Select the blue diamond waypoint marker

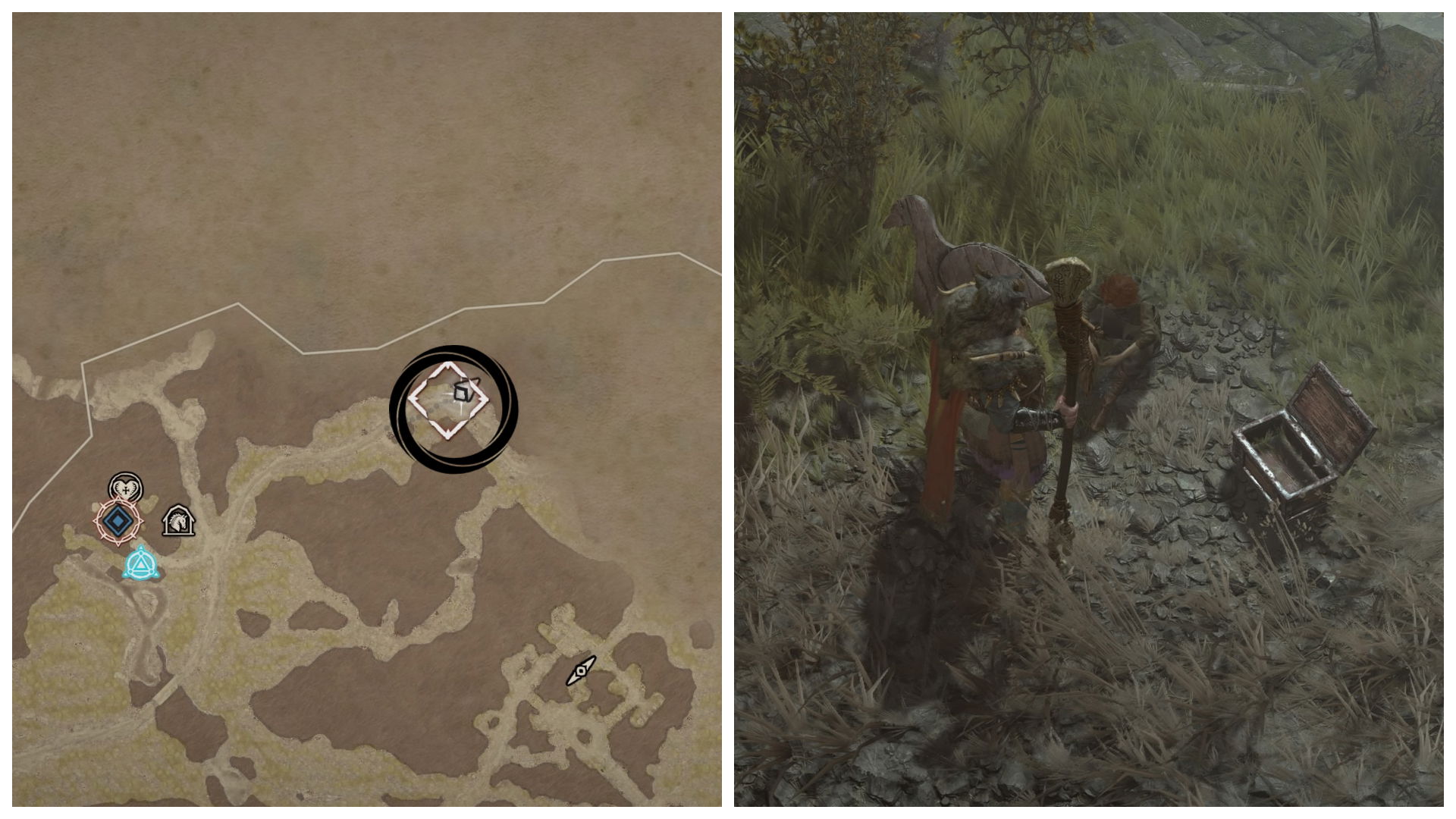(x=118, y=522)
